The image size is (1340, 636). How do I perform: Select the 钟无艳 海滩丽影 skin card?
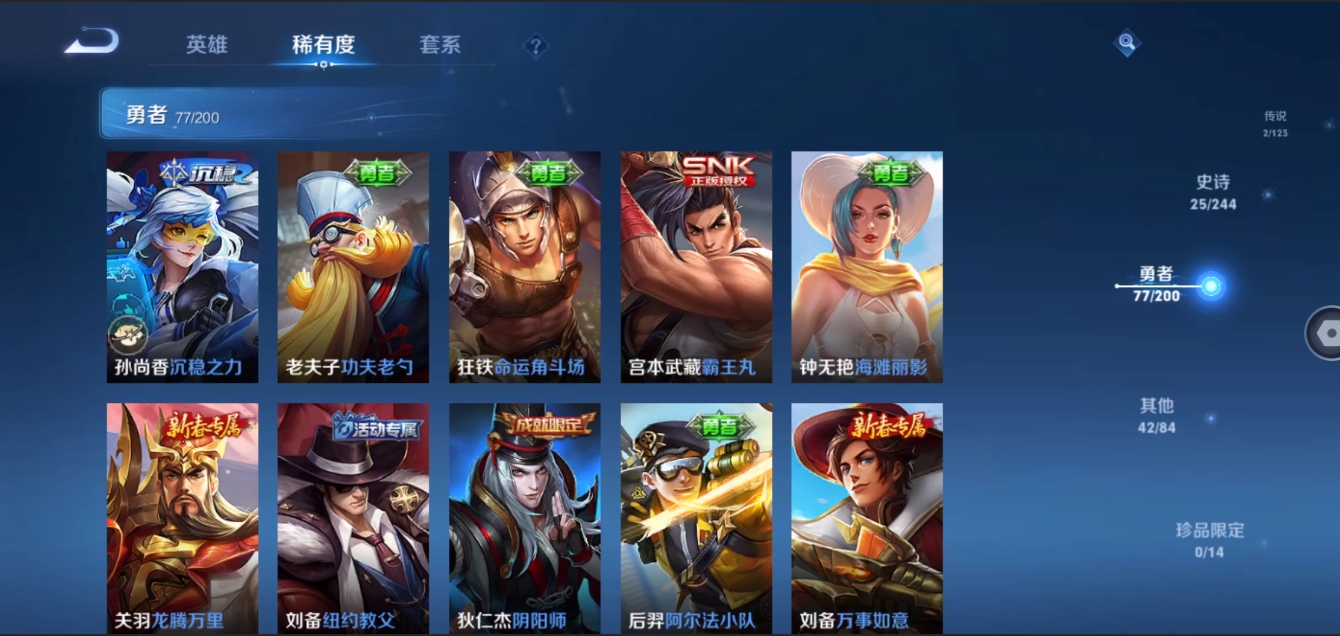pyautogui.click(x=867, y=267)
